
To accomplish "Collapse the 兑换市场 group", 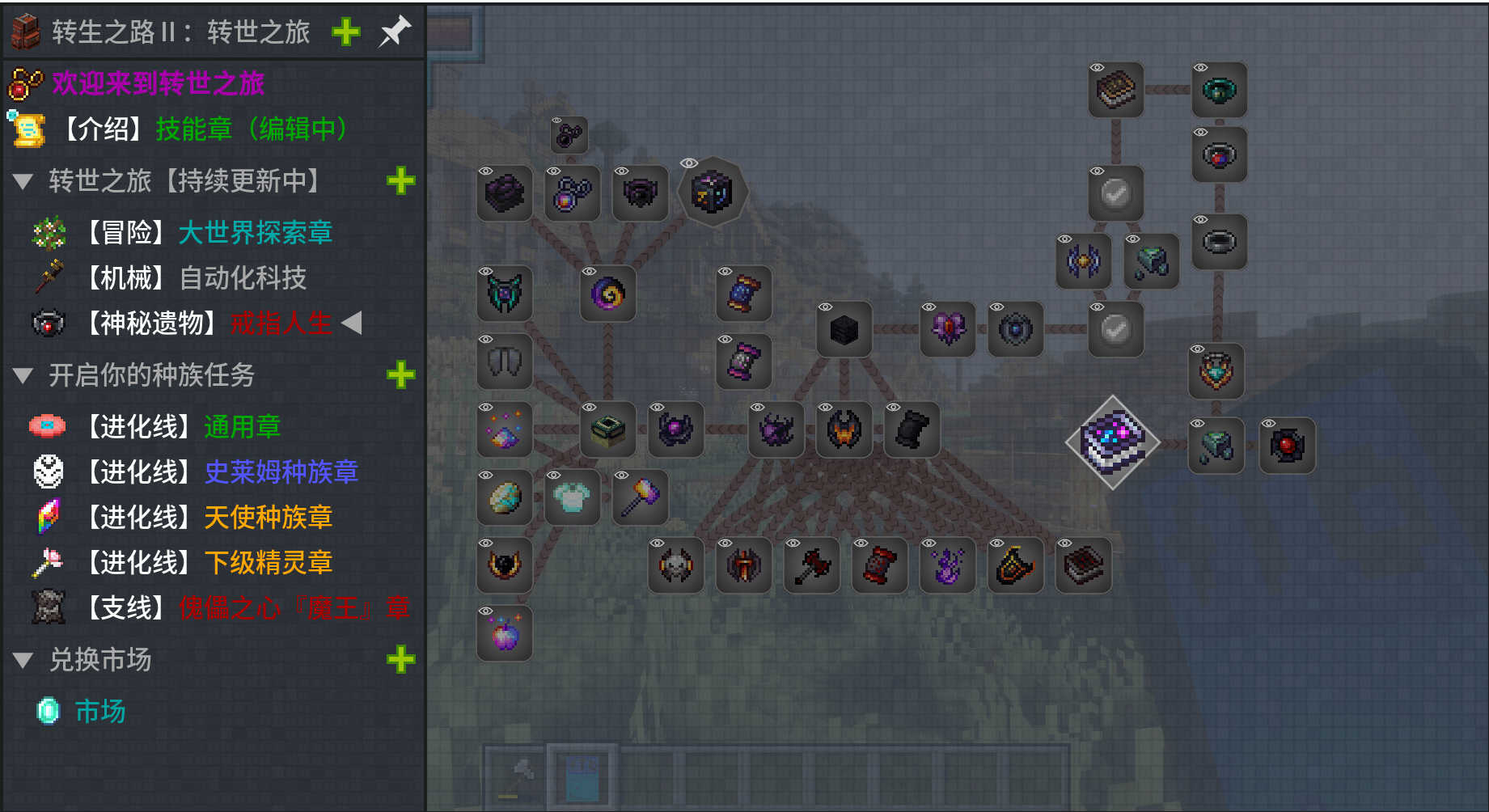I will coord(23,660).
